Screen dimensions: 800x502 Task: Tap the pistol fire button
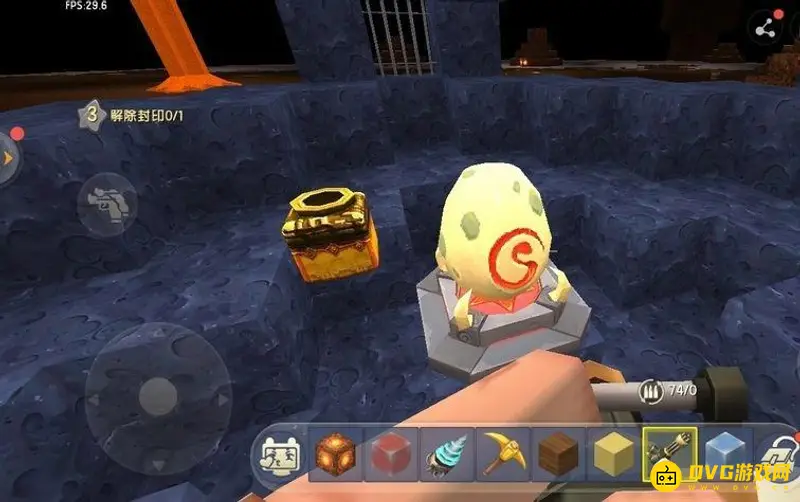click(107, 202)
